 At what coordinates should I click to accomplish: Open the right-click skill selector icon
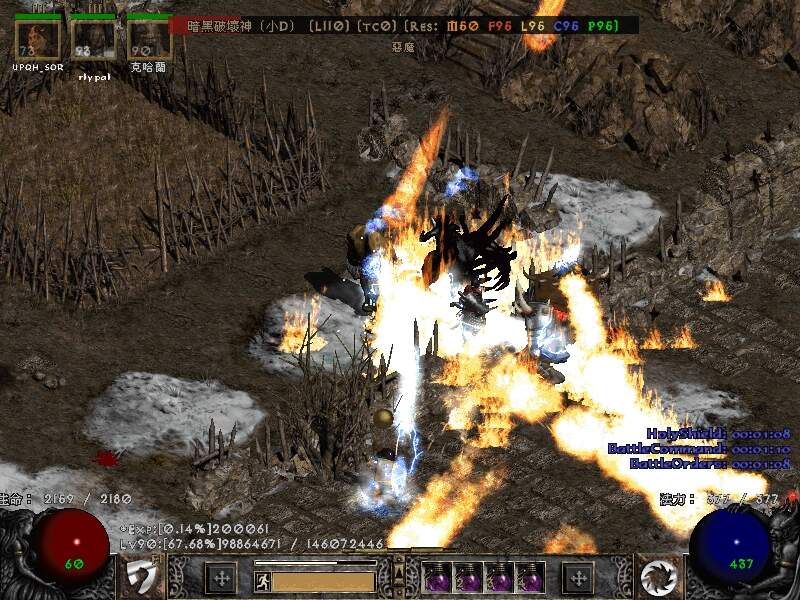click(658, 577)
